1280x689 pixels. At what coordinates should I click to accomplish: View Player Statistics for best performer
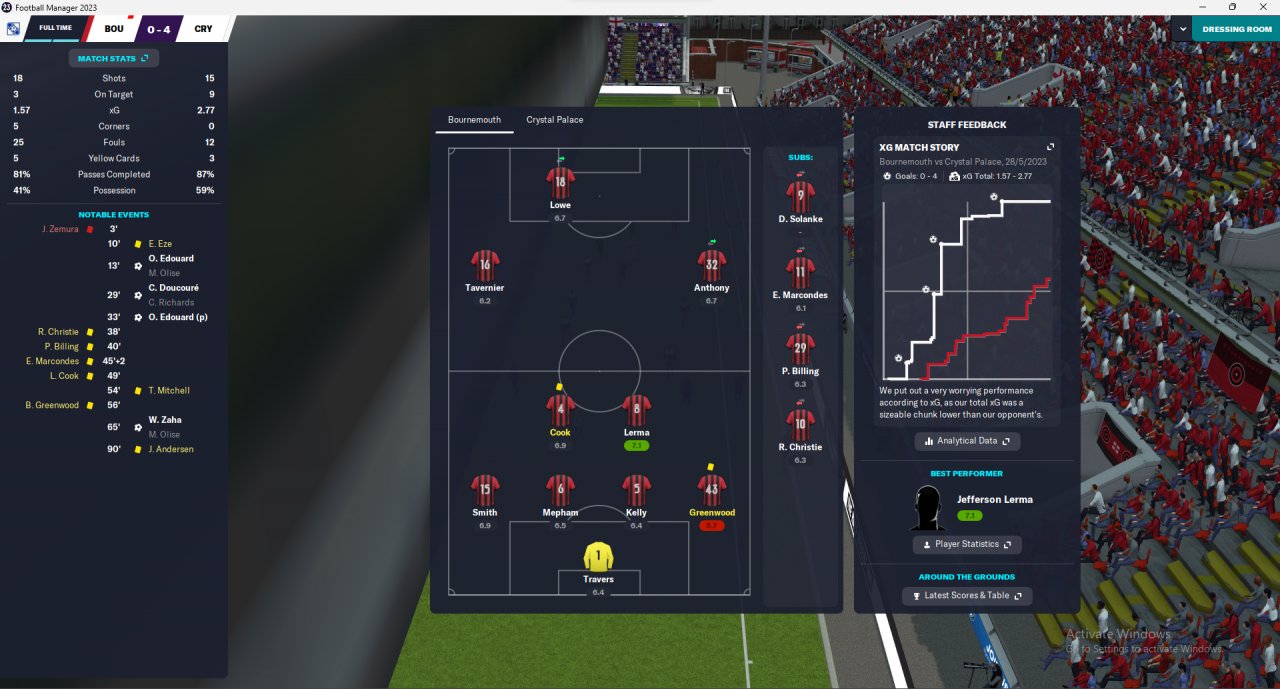pos(966,544)
